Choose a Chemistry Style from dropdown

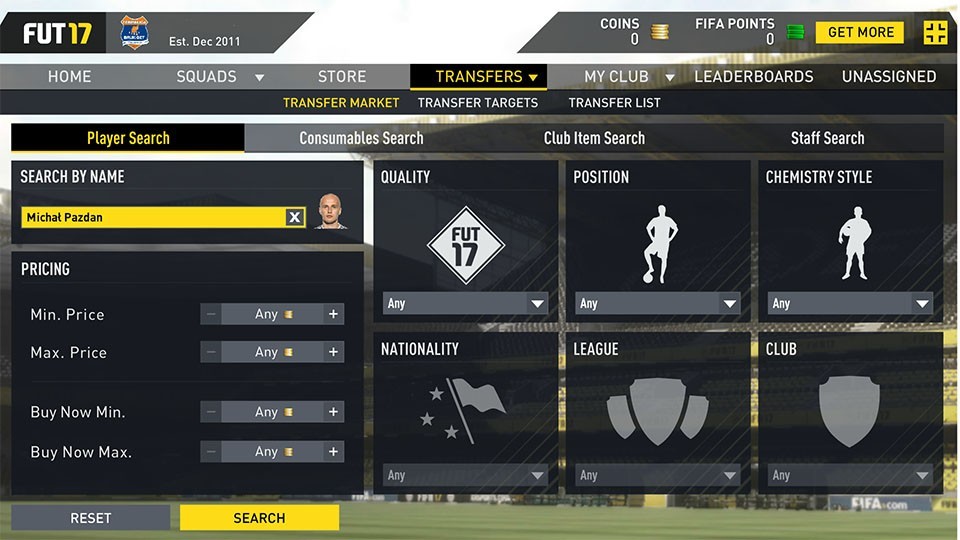point(850,303)
